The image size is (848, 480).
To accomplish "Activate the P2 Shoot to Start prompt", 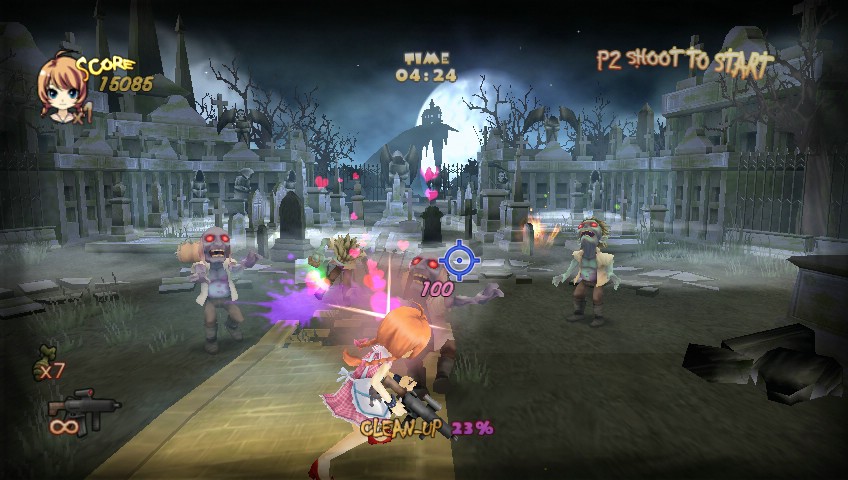I will coord(684,61).
